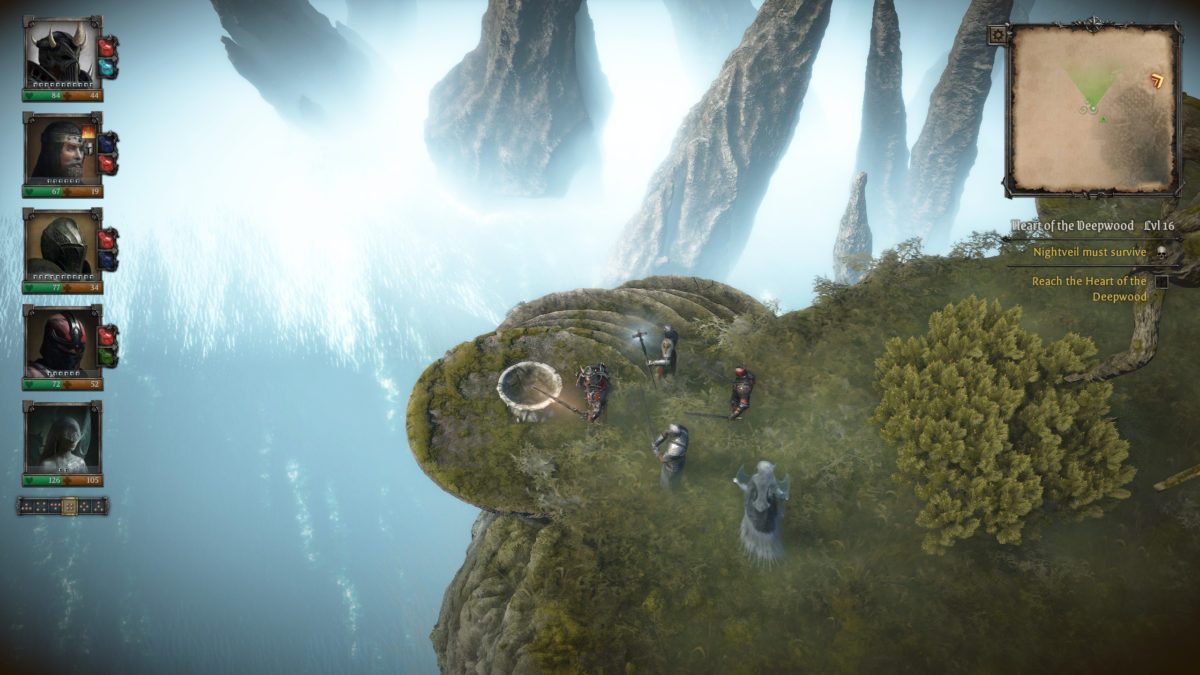This screenshot has width=1200, height=675.
Task: Select the Nightveil must survive objective
Action: point(1090,253)
